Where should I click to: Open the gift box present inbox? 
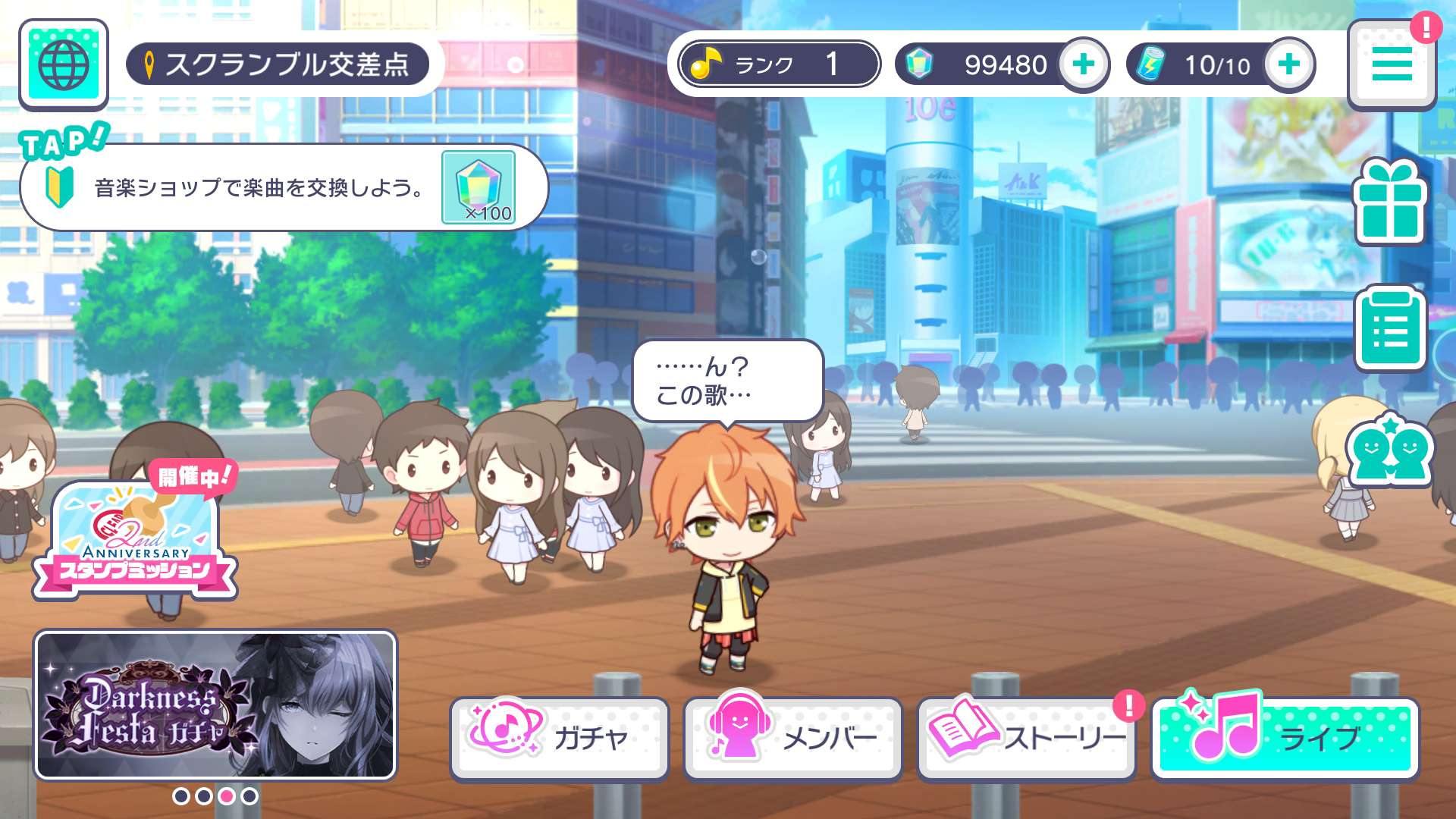point(1389,202)
